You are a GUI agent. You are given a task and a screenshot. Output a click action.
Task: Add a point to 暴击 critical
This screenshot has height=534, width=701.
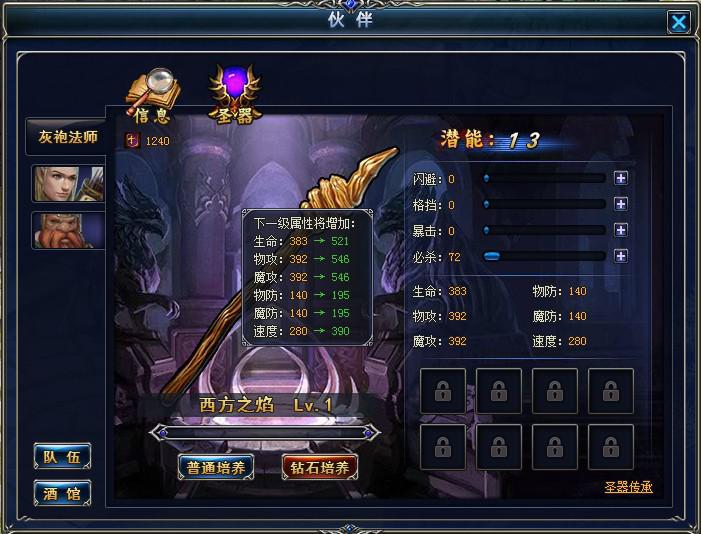[621, 230]
